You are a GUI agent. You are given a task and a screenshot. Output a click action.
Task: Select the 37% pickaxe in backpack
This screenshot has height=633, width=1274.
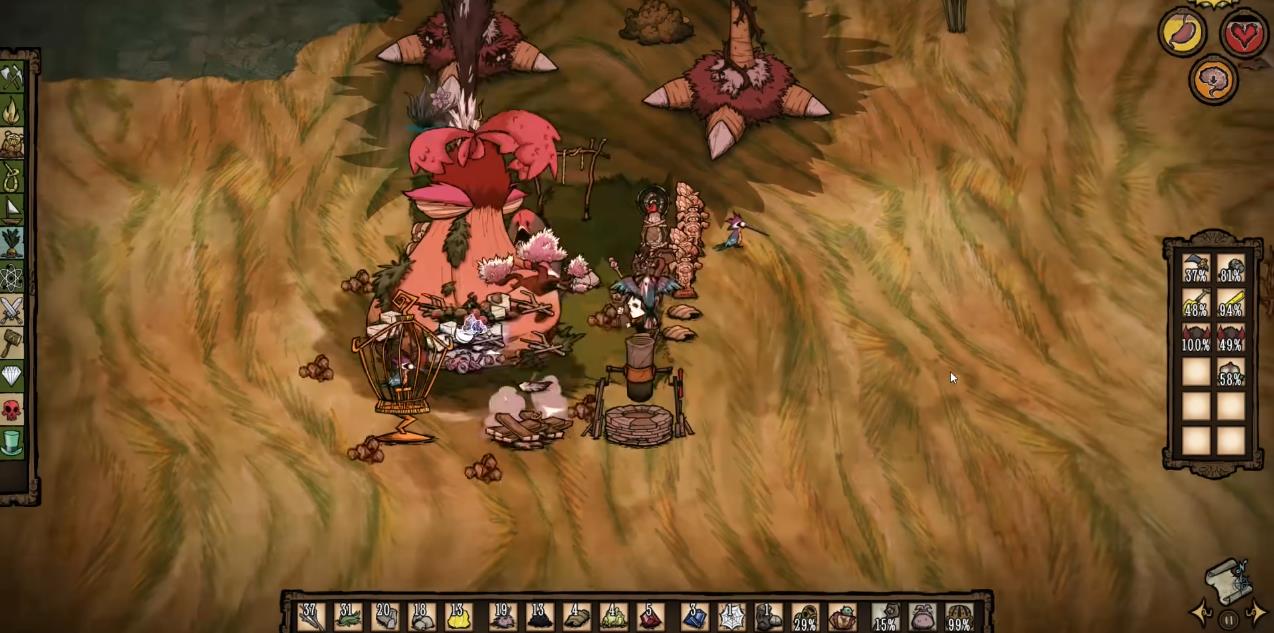[1197, 269]
